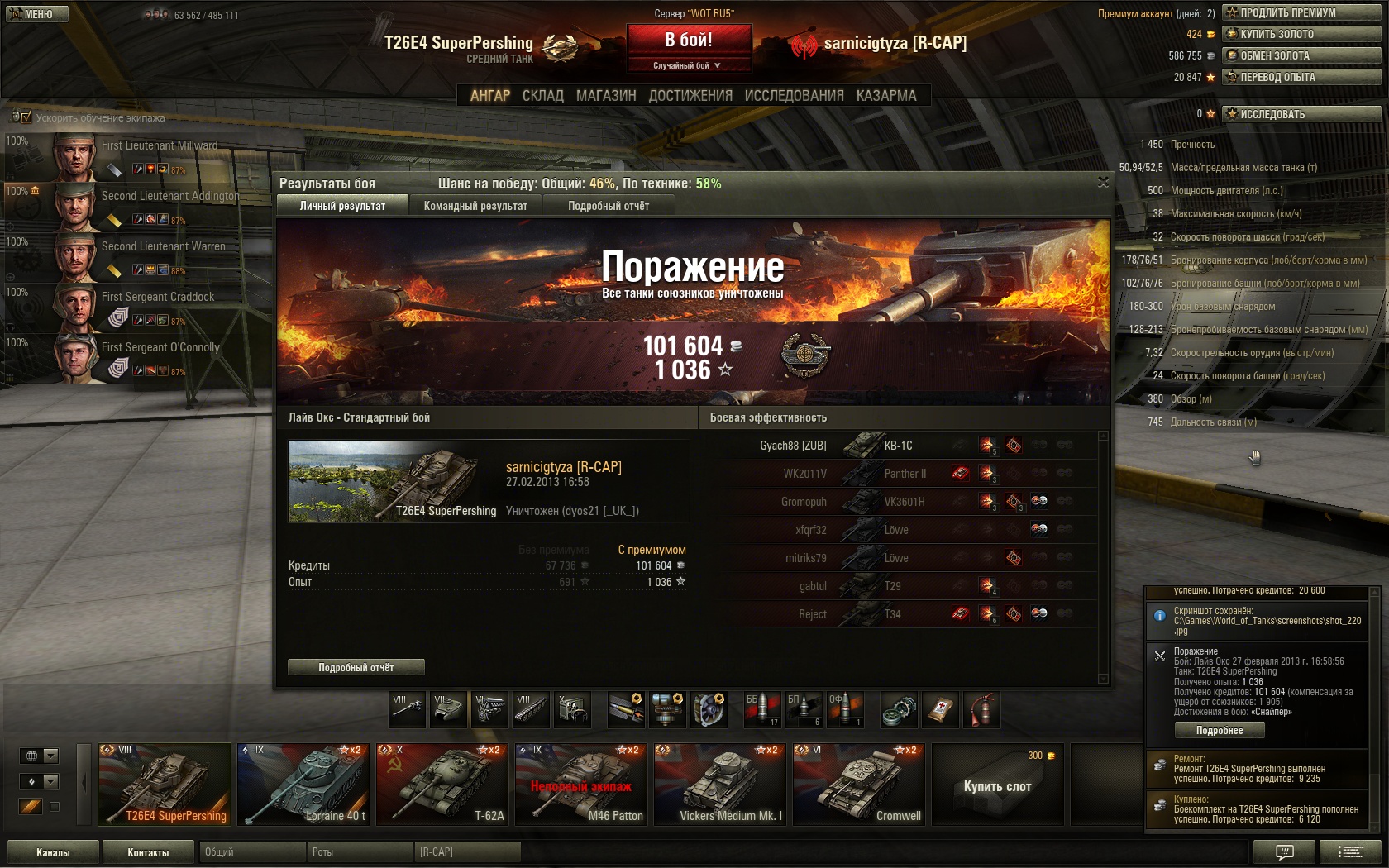Viewport: 1389px width, 868px height.
Task: Click ПРОДЛИТЬ ПРЕМИУМ button
Action: point(1301,12)
